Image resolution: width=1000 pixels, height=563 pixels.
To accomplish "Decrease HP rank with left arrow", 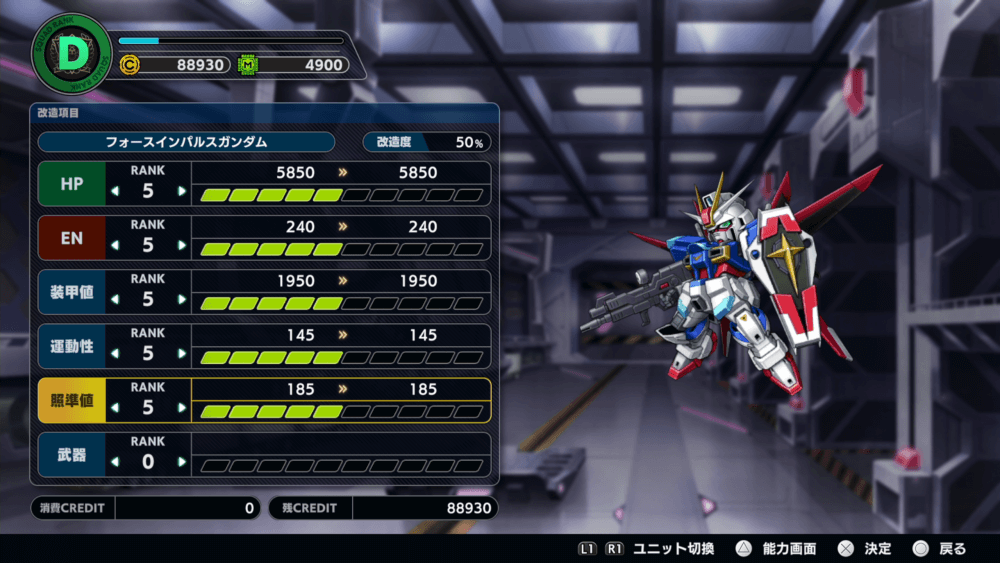I will click(x=114, y=191).
